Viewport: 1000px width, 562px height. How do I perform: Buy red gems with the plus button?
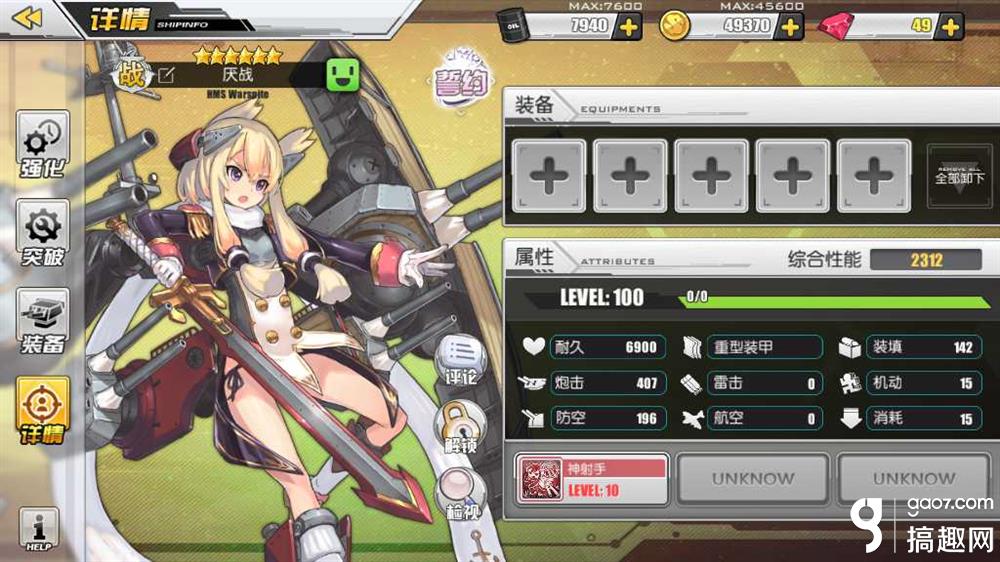[x=951, y=26]
